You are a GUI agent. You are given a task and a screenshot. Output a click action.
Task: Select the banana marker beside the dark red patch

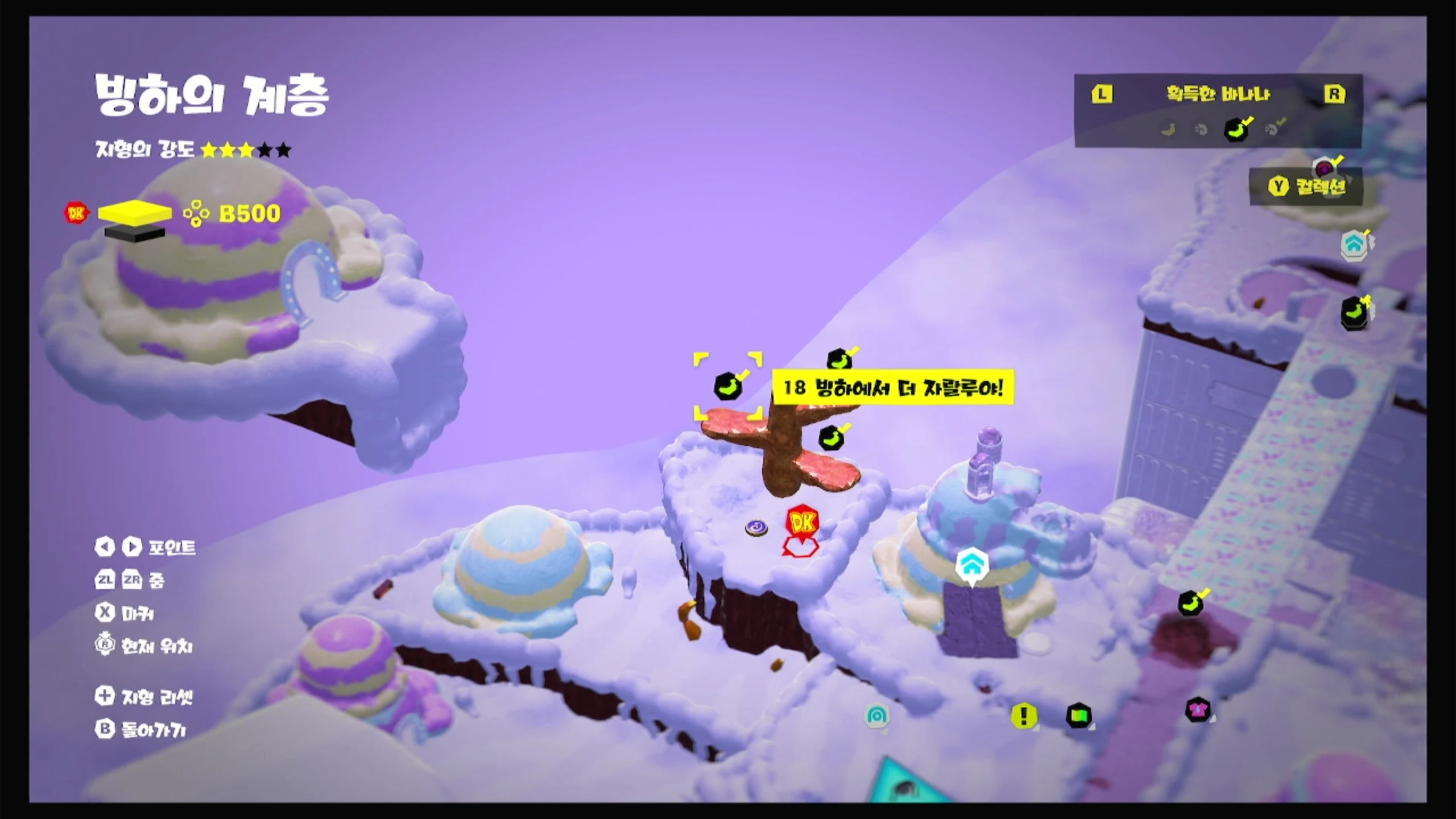coord(1190,603)
